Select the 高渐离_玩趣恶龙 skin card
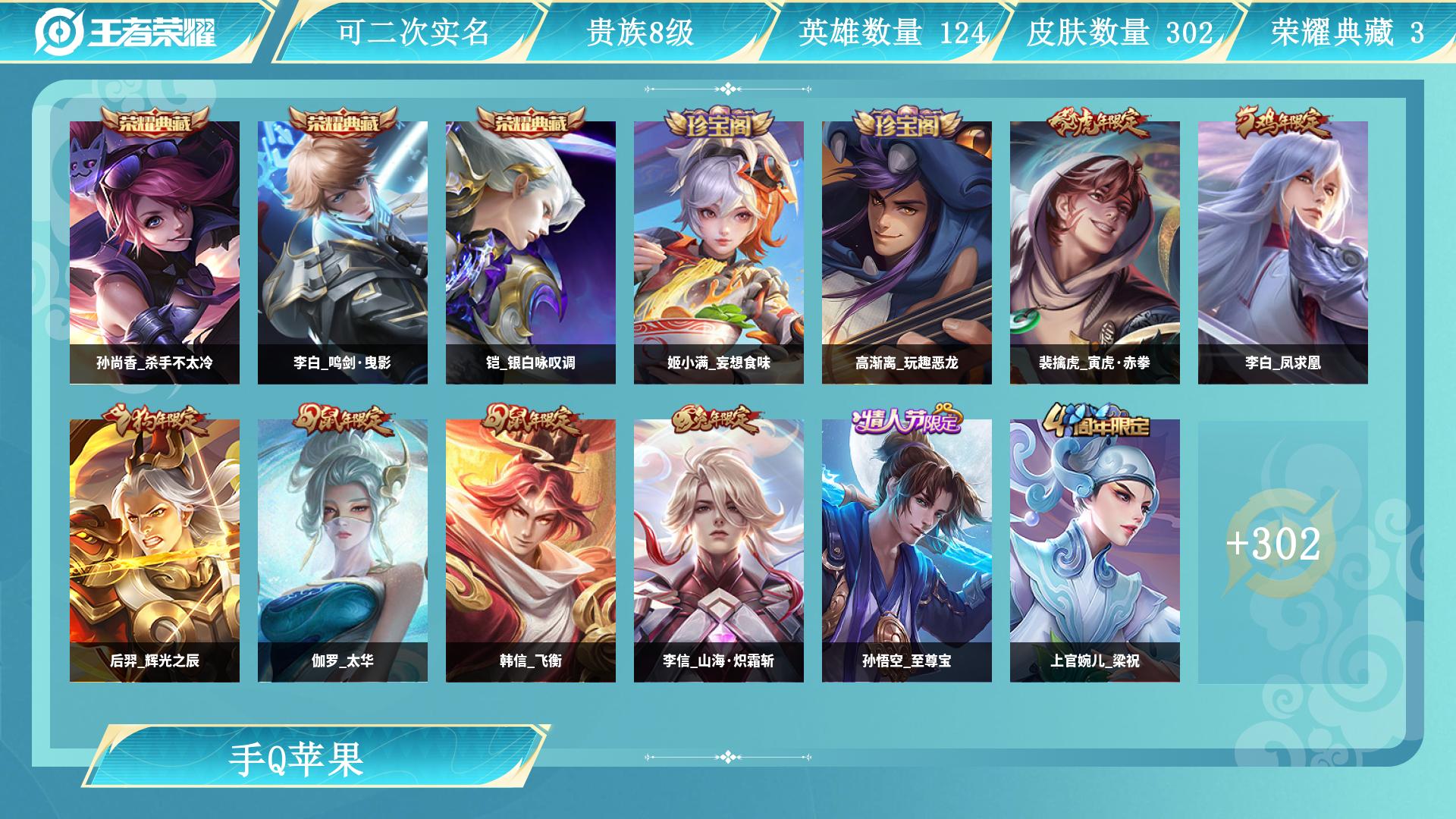The width and height of the screenshot is (1456, 819). [x=907, y=253]
